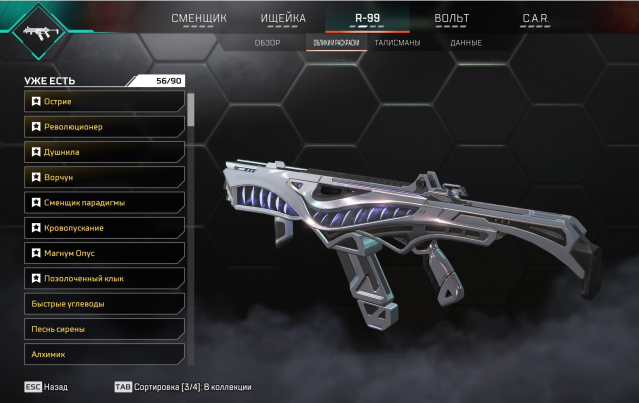The width and height of the screenshot is (639, 403).
Task: Open the Ищейка weapon tab
Action: pos(283,19)
